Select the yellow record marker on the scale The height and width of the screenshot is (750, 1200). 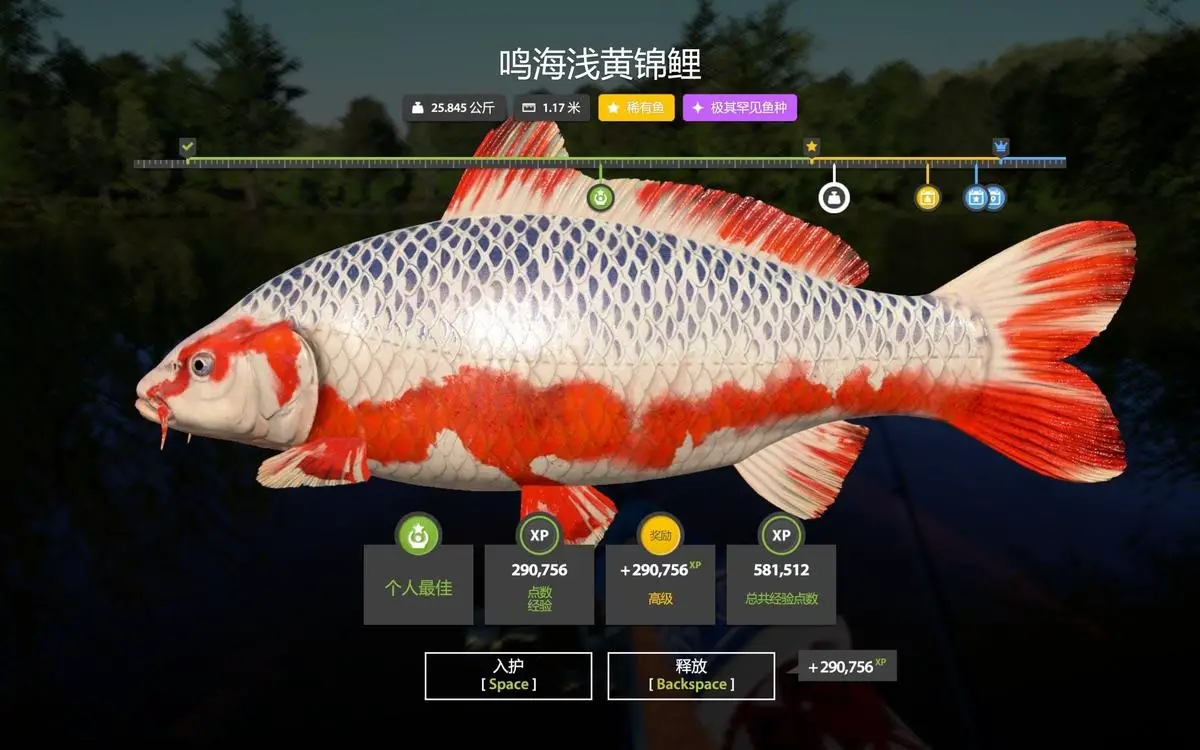coord(928,197)
